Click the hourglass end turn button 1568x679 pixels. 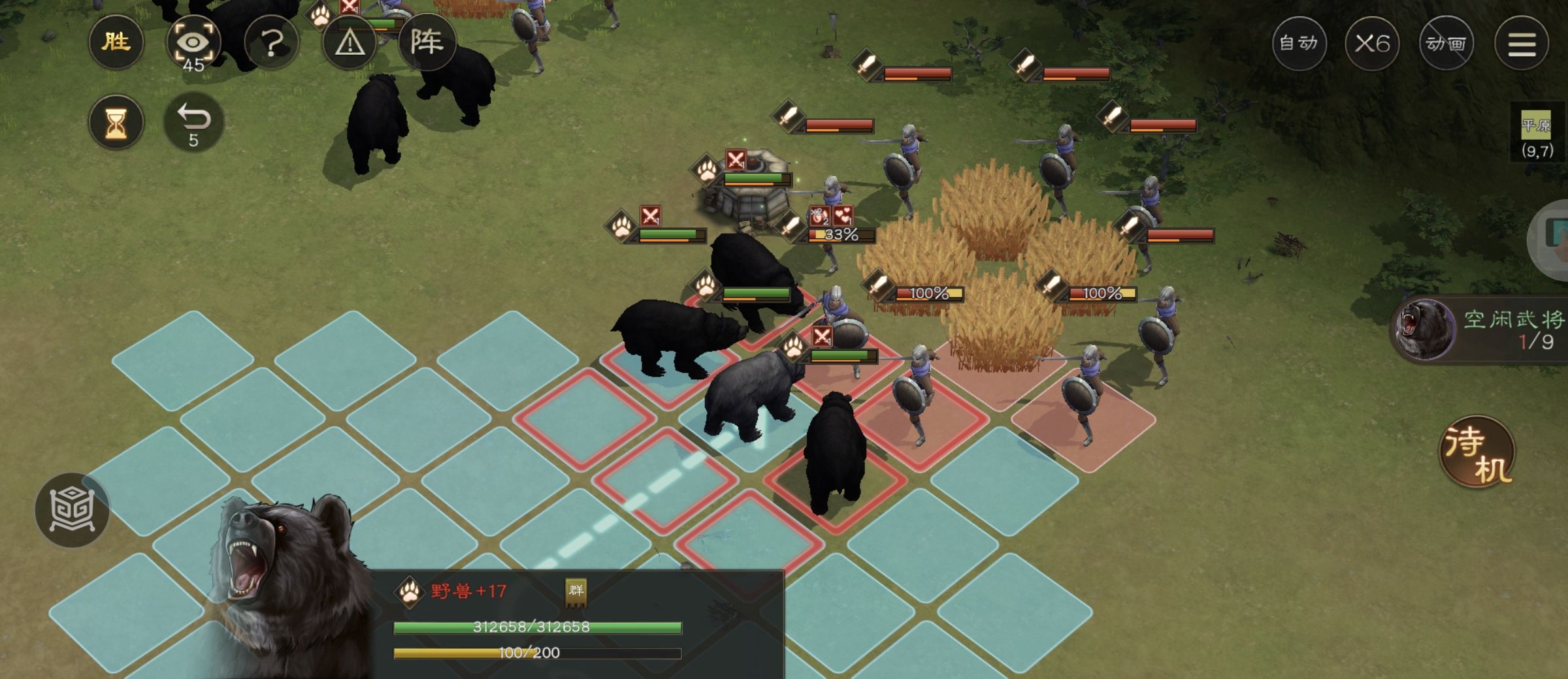tap(116, 122)
